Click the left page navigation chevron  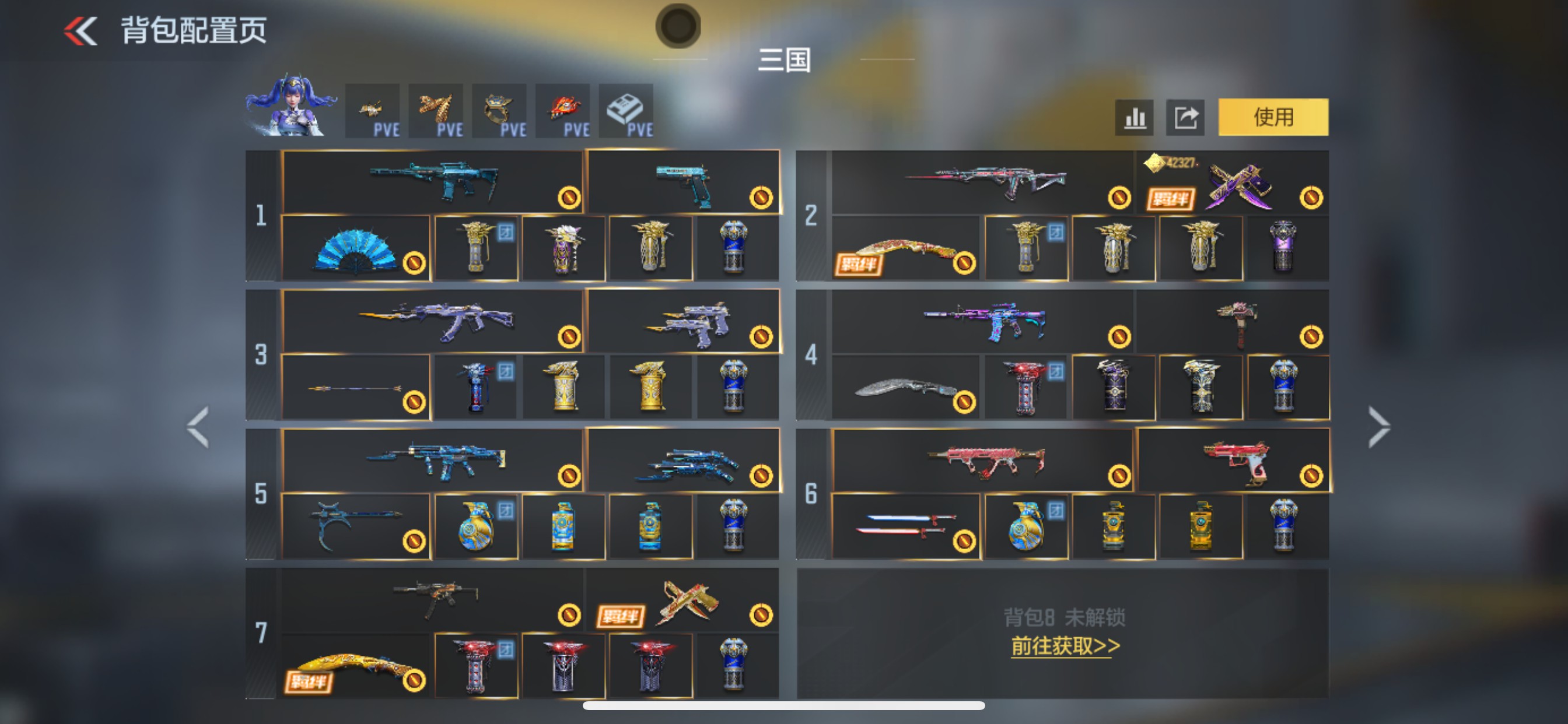(x=198, y=426)
